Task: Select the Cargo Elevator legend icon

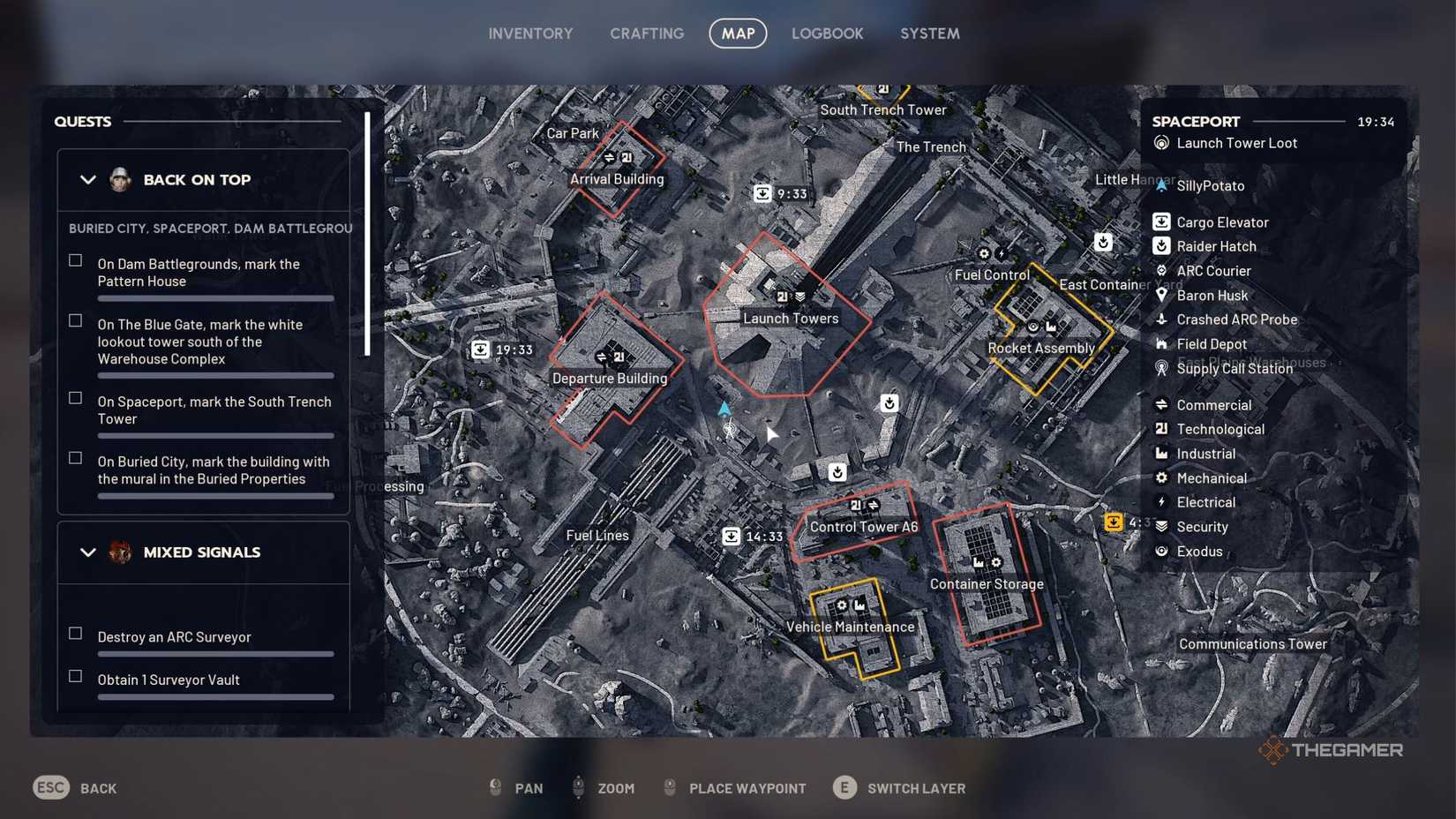Action: coord(1160,222)
